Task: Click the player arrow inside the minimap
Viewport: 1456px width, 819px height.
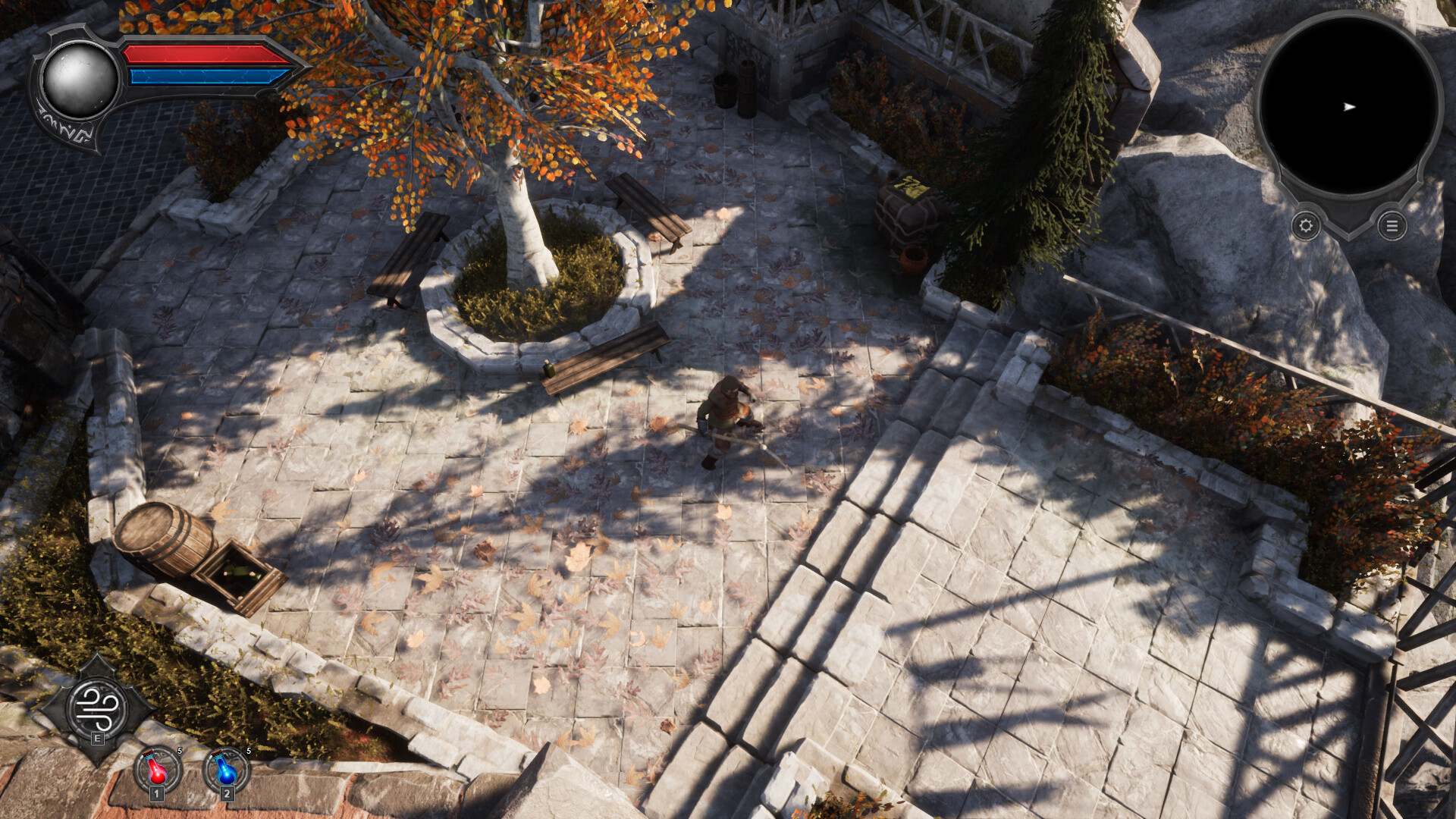Action: (1349, 108)
